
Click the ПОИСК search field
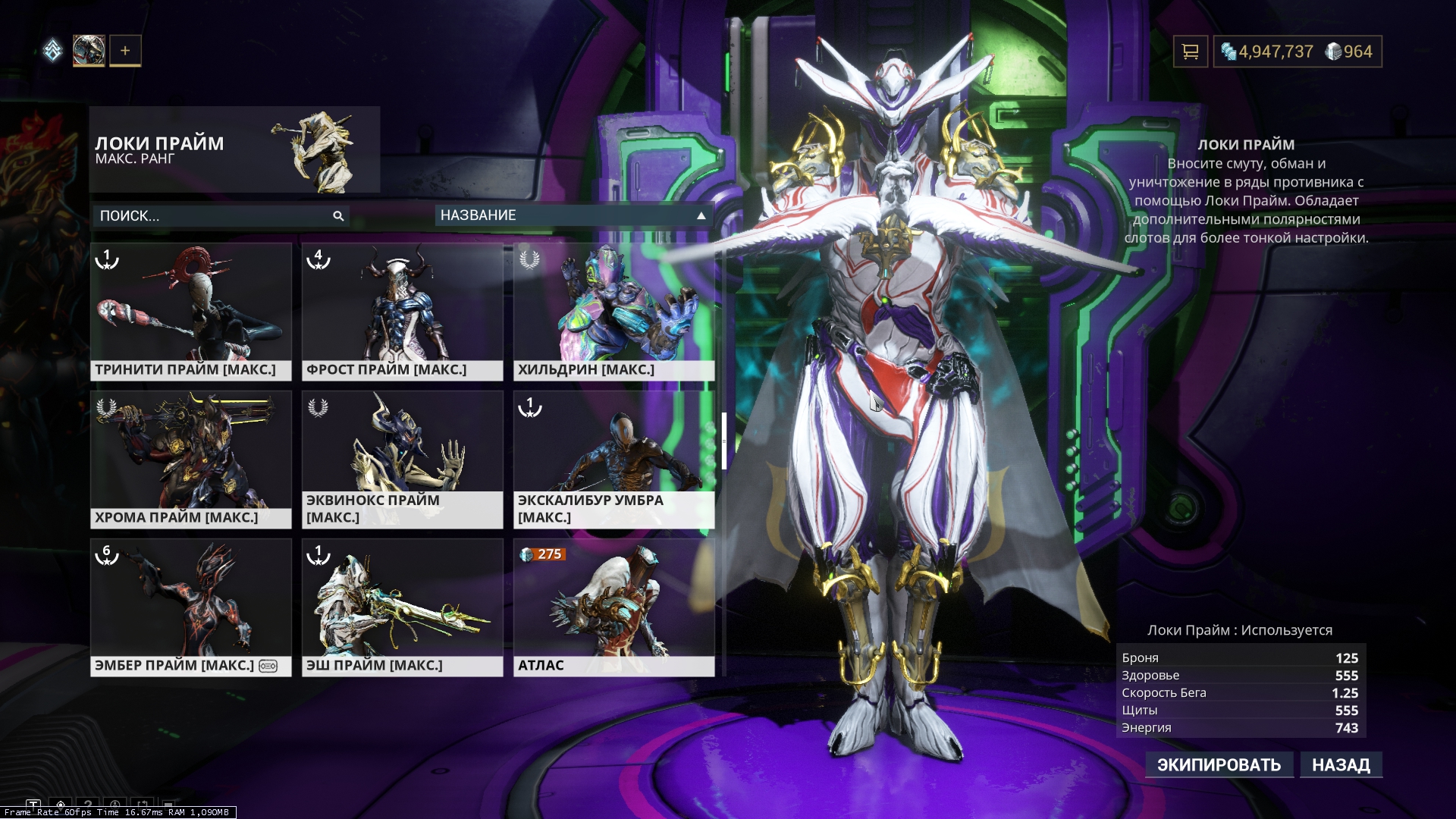(x=212, y=216)
